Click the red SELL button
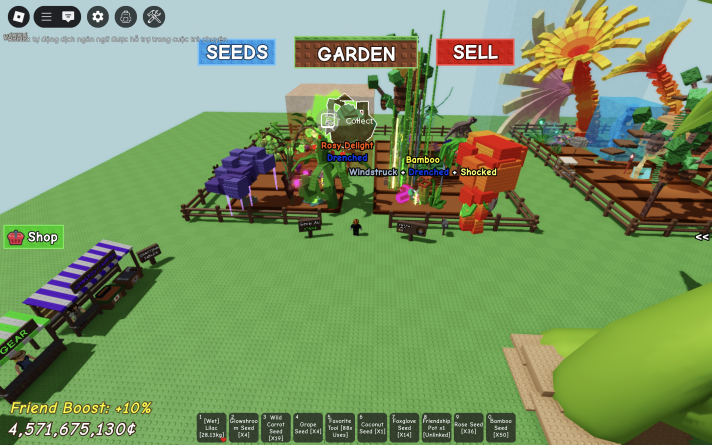 tap(475, 52)
